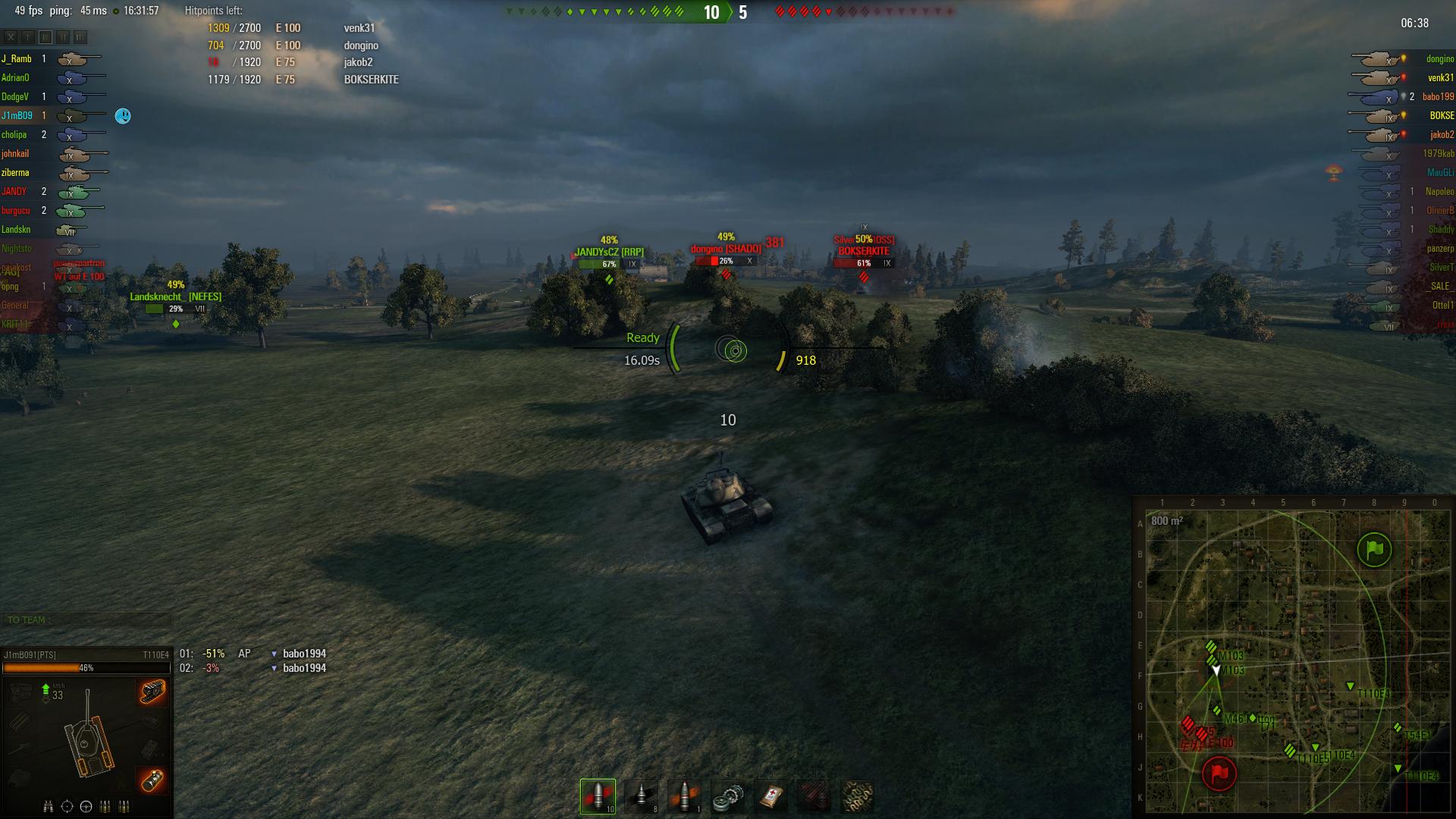Select J_Ramb in the team list
The width and height of the screenshot is (1456, 819).
pyautogui.click(x=16, y=59)
